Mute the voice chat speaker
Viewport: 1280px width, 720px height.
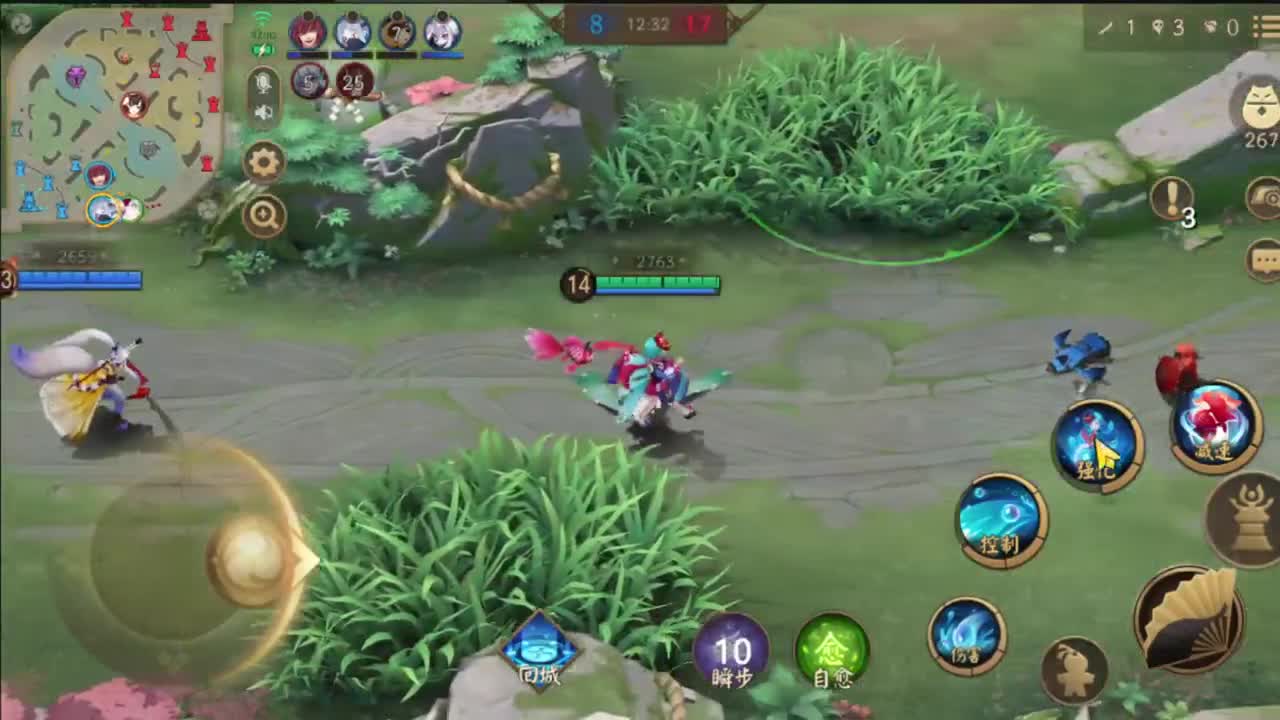point(263,111)
